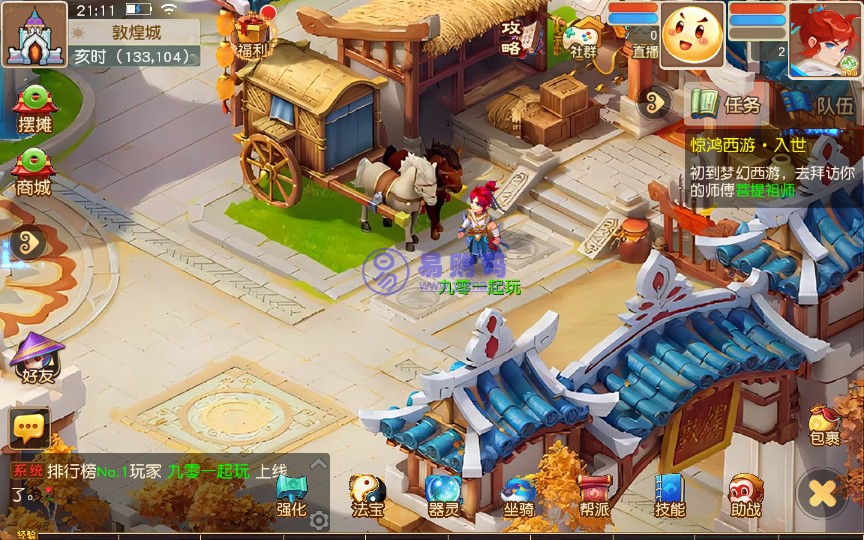Image resolution: width=864 pixels, height=540 pixels.
Task: Open the 摆摊 stall icon
Action: tap(34, 107)
